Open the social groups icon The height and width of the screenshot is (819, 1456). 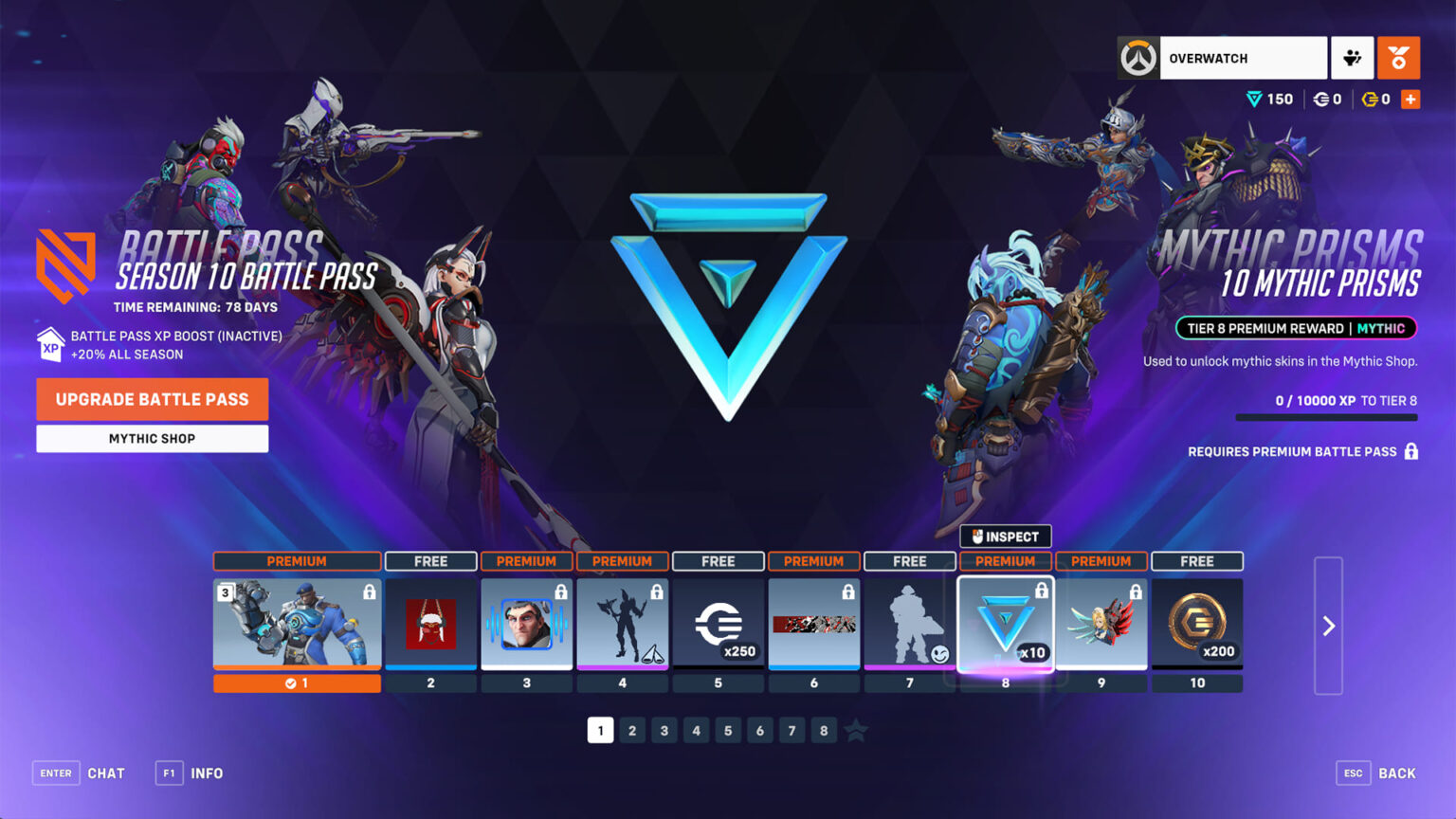pyautogui.click(x=1353, y=57)
